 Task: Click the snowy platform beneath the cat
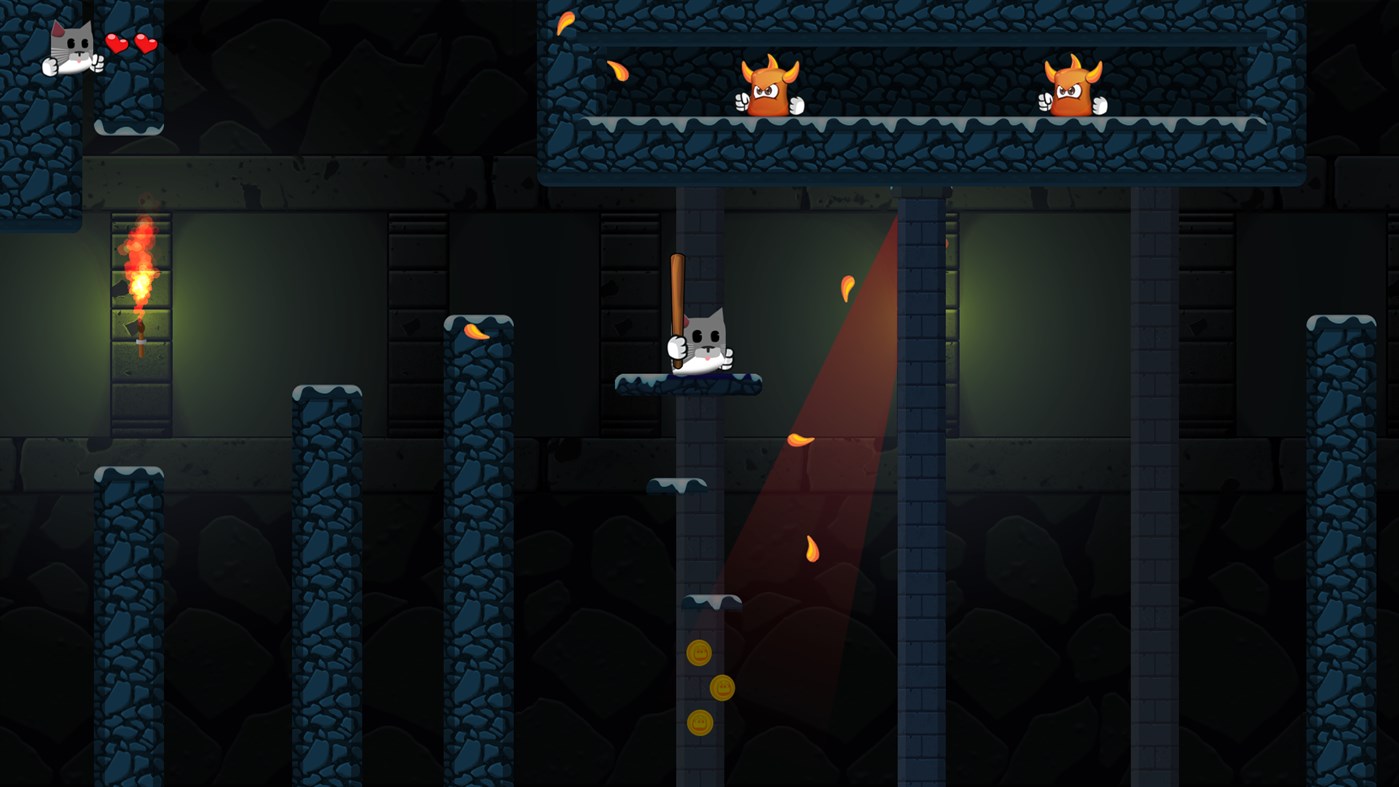687,385
